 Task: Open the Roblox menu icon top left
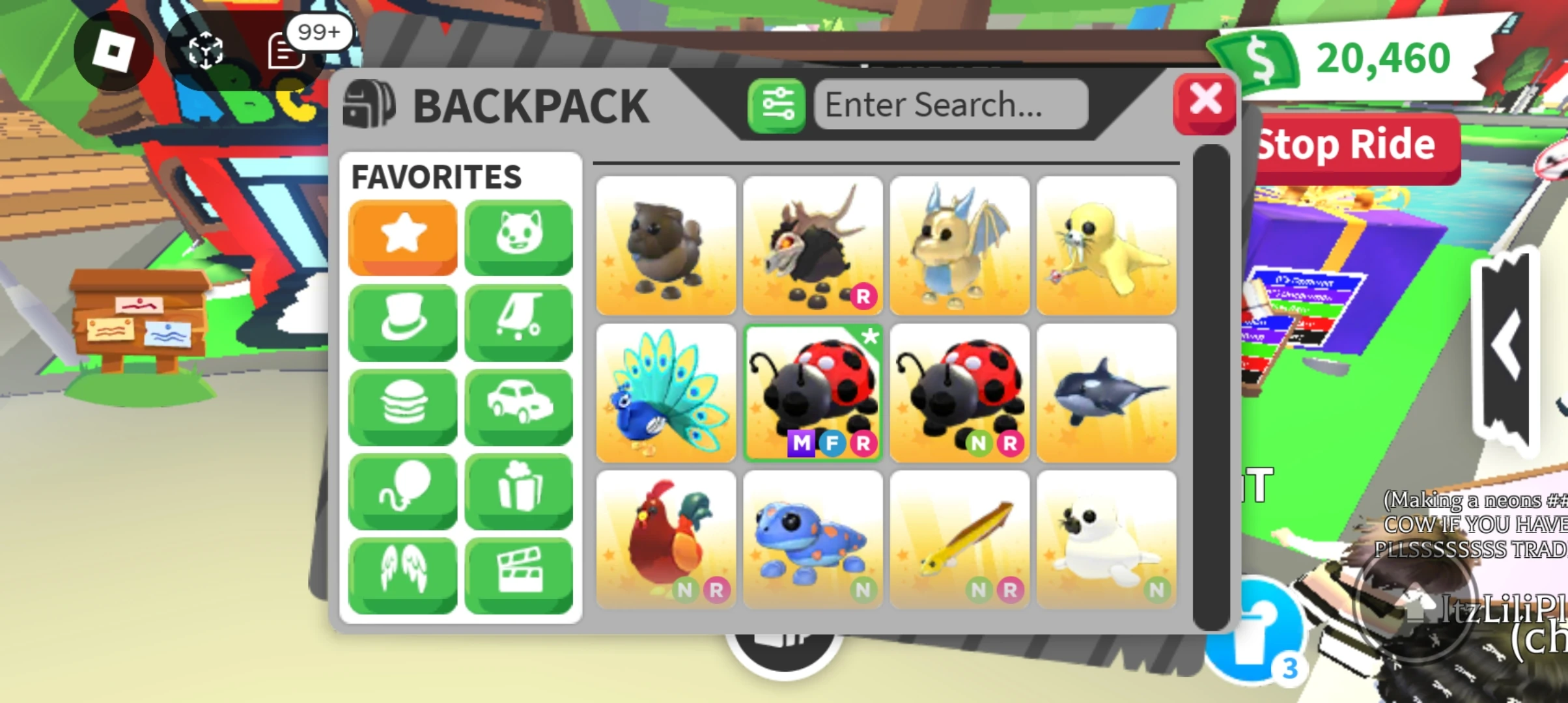112,50
